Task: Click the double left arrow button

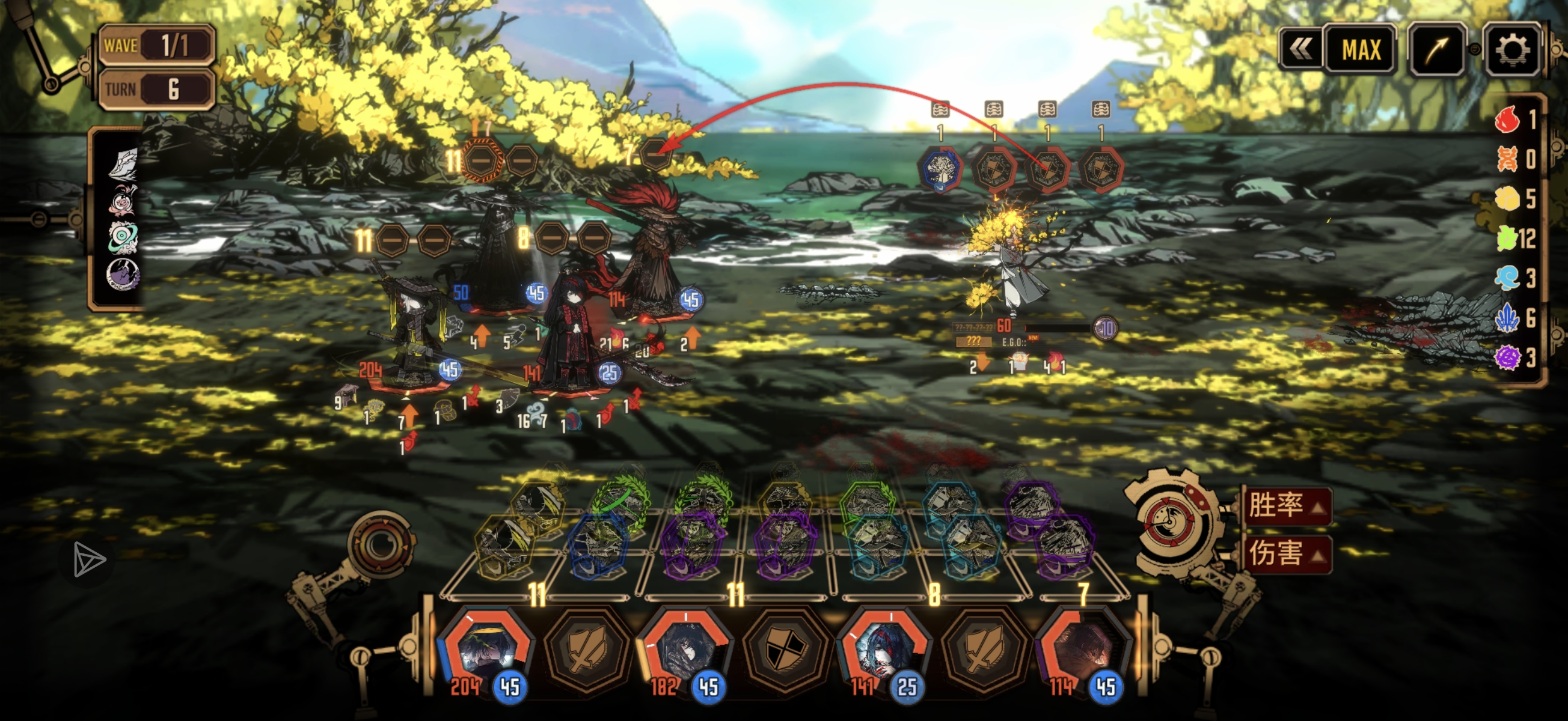Action: [x=1300, y=50]
